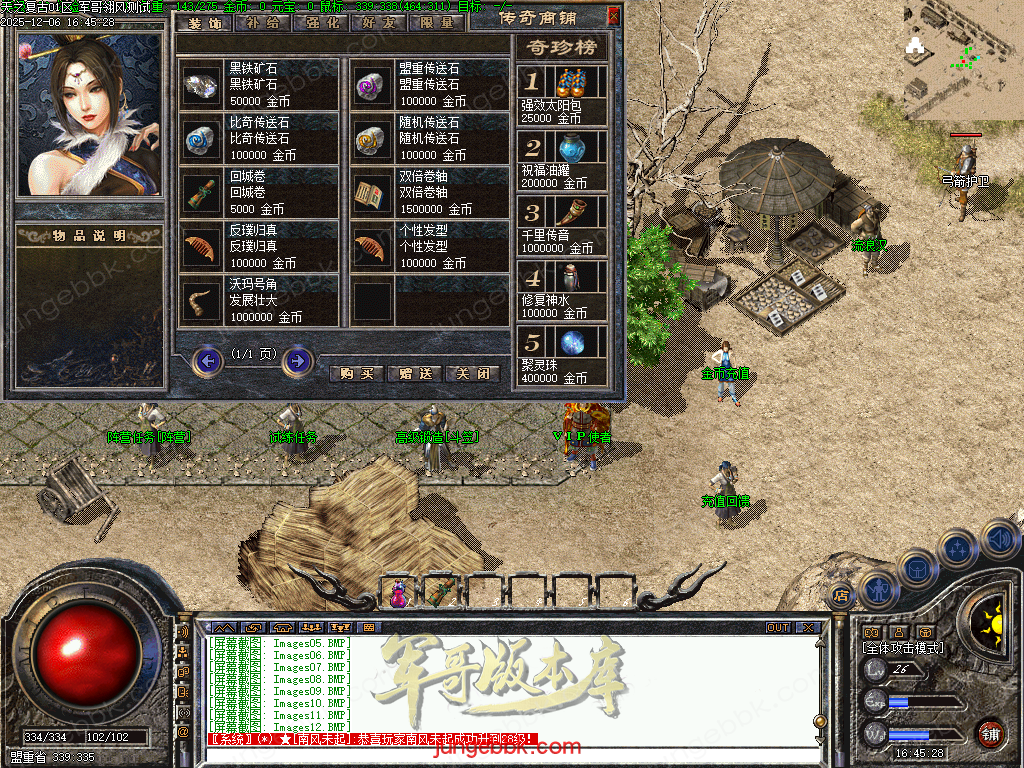Choose the 盟重传送石 item
Viewport: 1024px width, 768px height.
[x=373, y=85]
